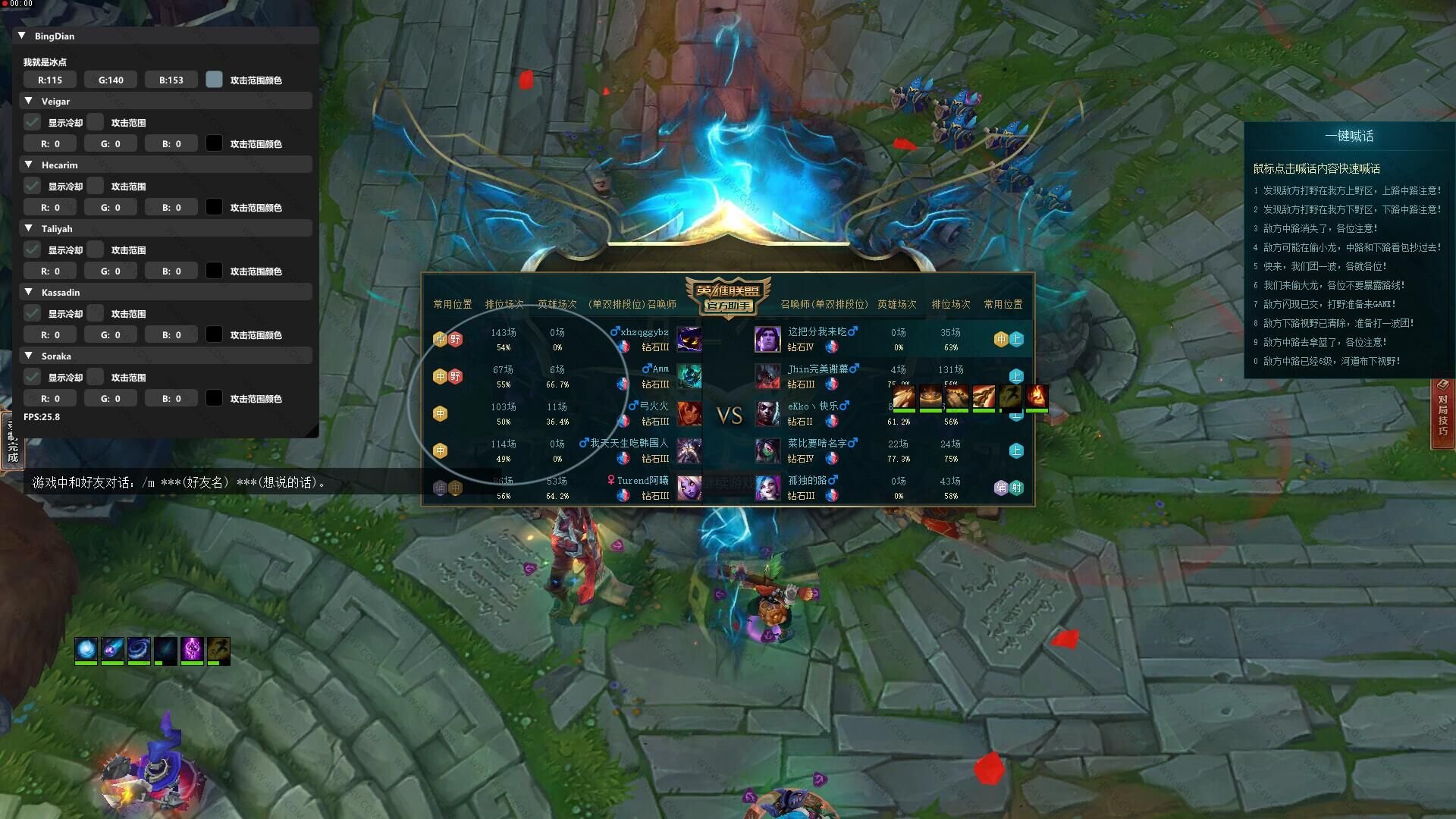Open the grey-blue attack range color swatch

(x=215, y=80)
